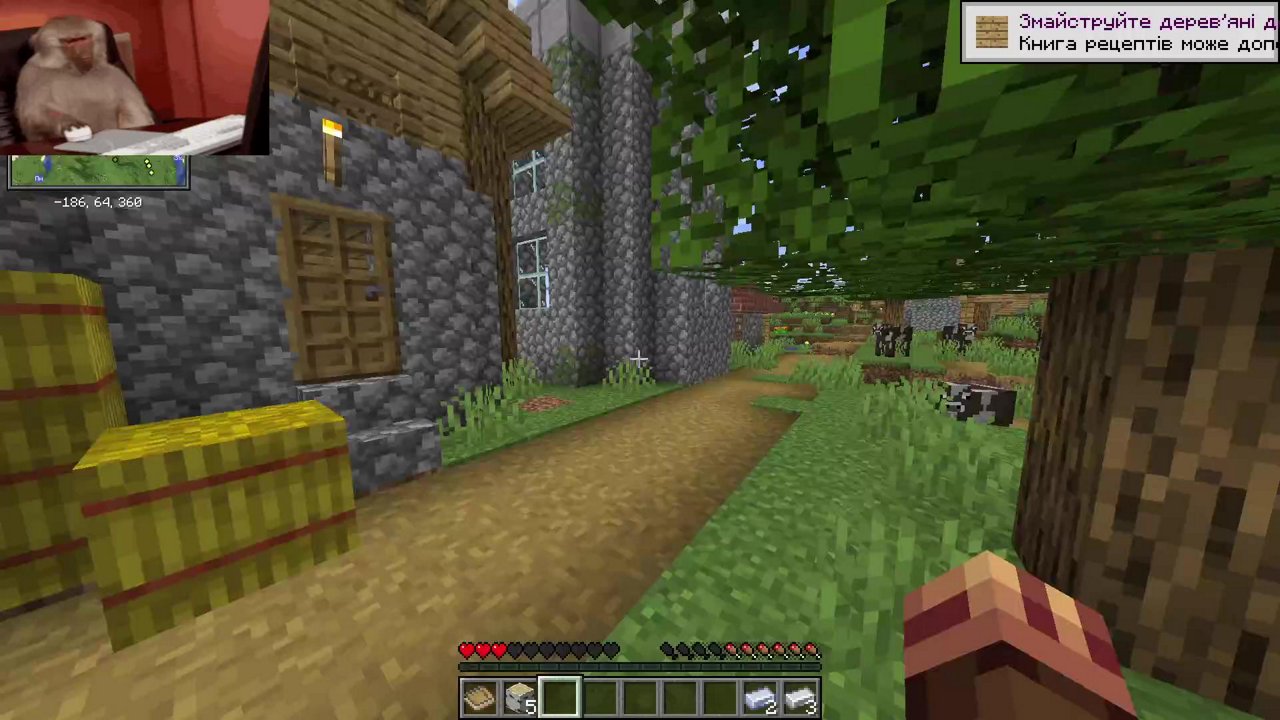Toggle the currently highlighted empty hotbar slot
The image size is (1280, 720).
click(x=559, y=695)
